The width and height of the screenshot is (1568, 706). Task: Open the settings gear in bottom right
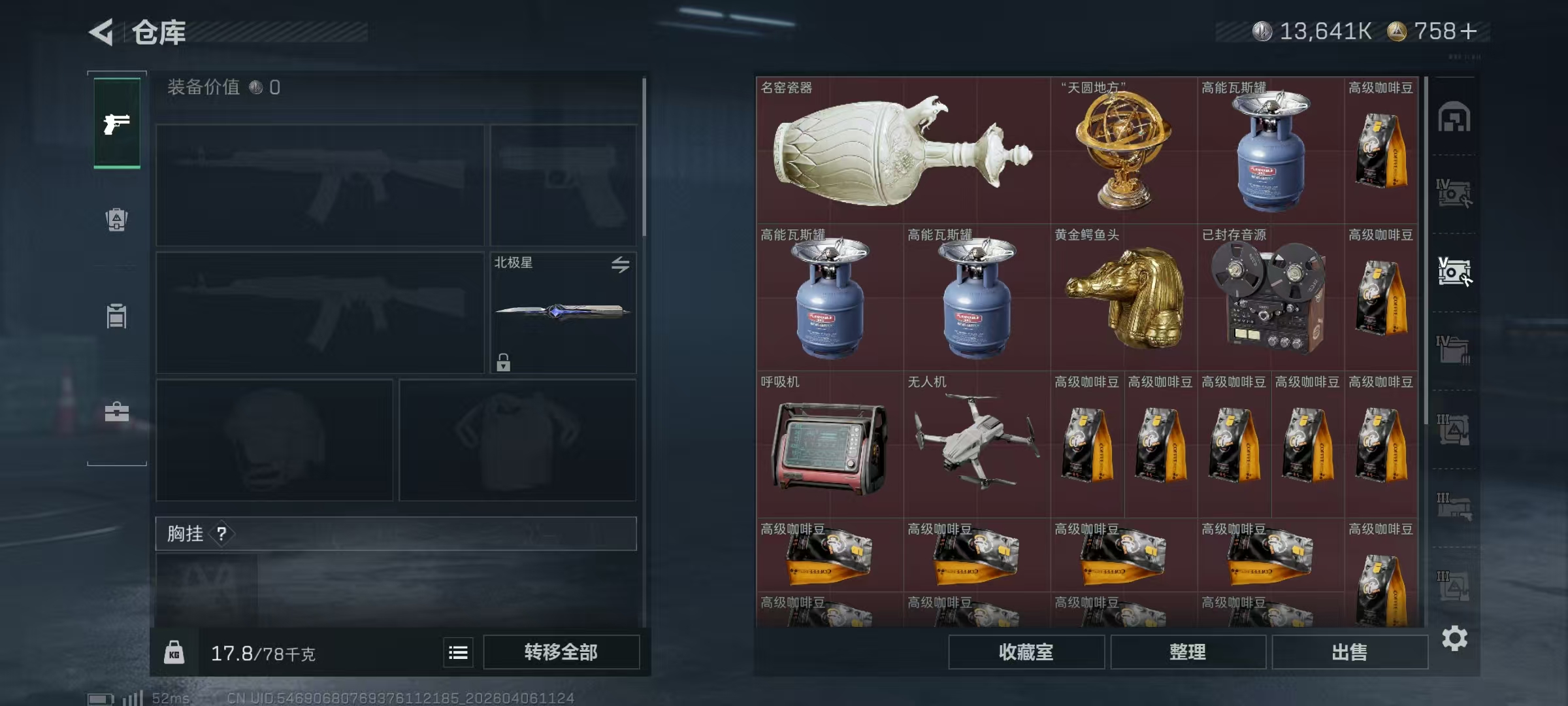1455,638
